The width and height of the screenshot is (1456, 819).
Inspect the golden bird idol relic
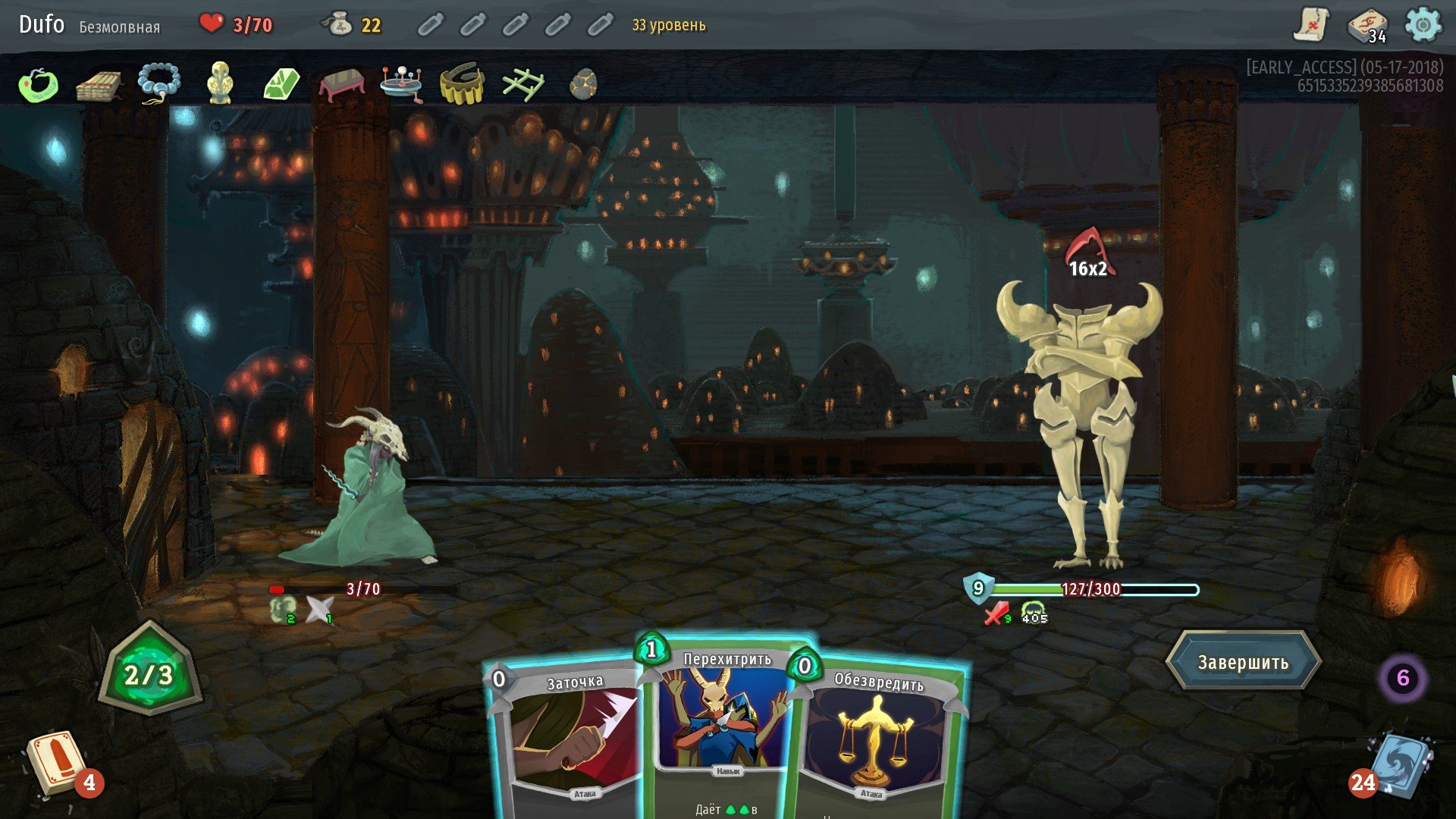[x=220, y=83]
